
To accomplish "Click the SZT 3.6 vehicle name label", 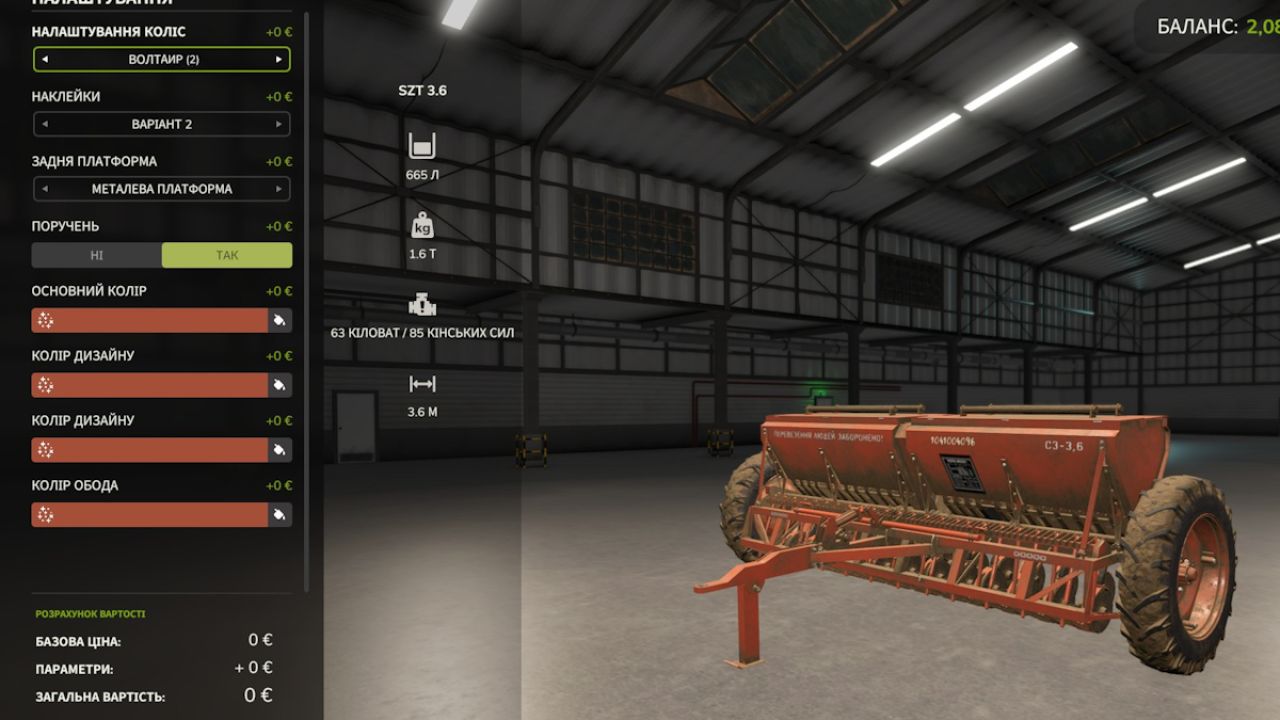I will tap(423, 90).
